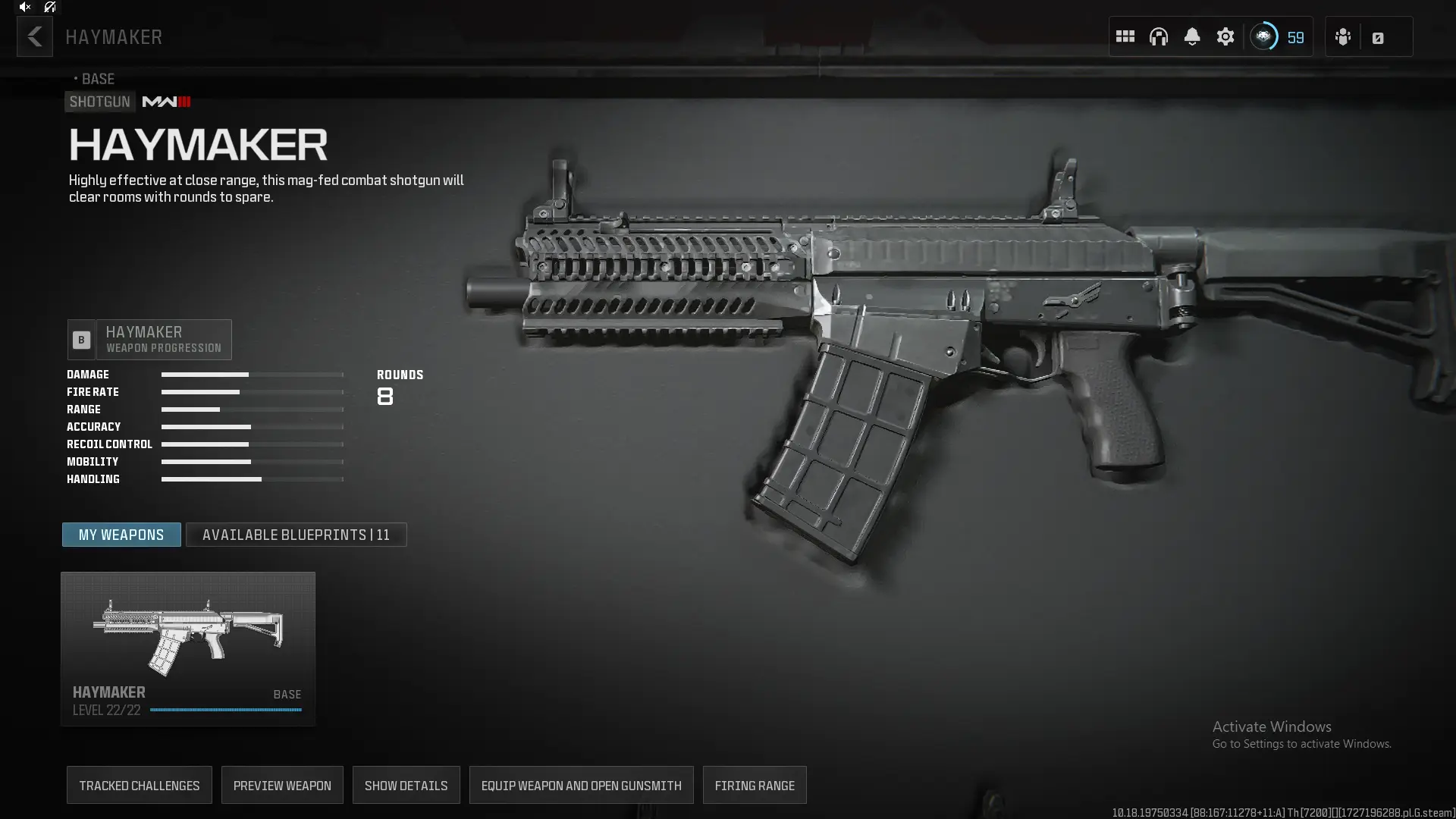Click the B weapon progression badge
1456x819 pixels.
80,339
